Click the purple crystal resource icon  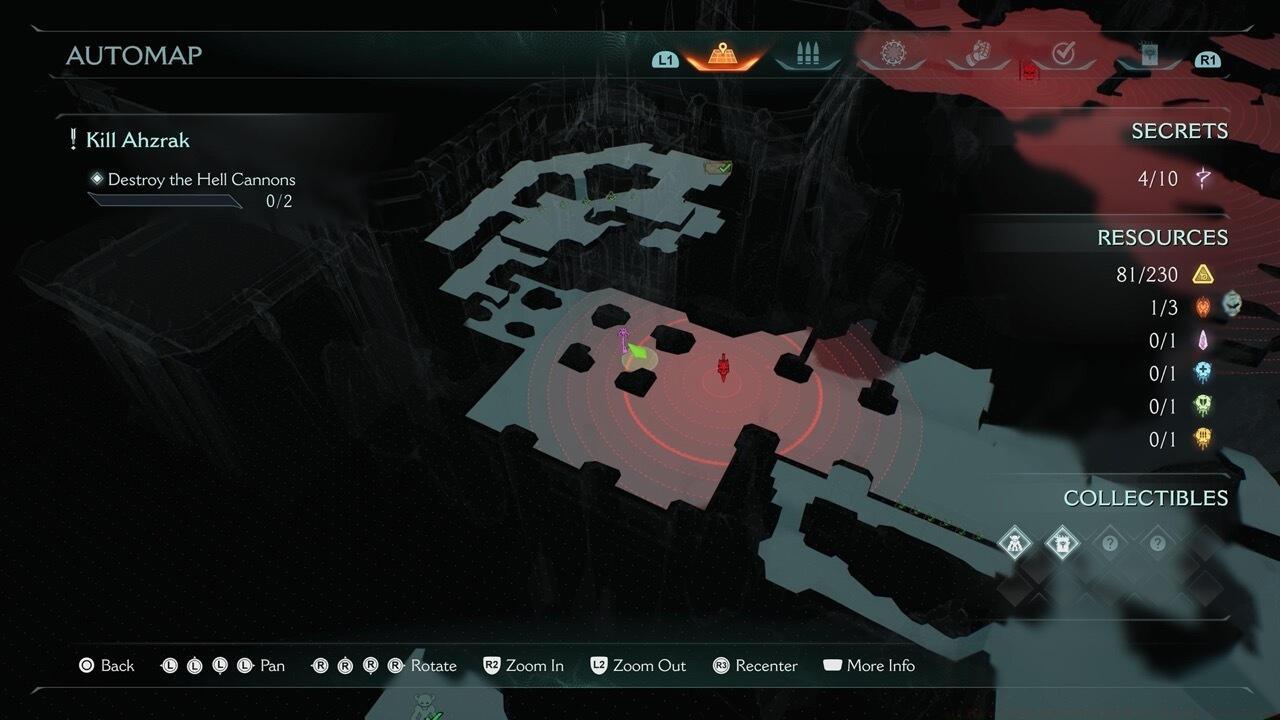(x=1203, y=340)
